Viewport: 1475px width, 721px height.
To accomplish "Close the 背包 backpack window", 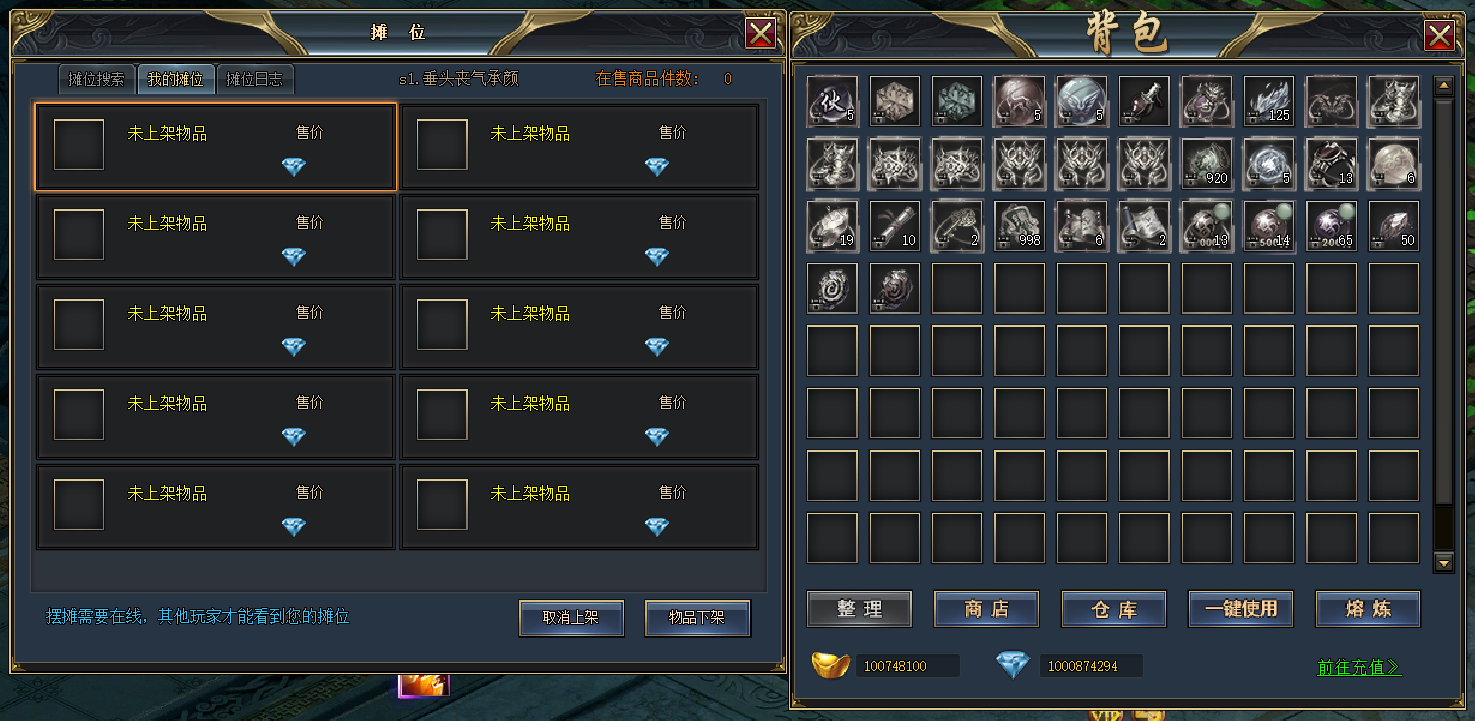I will pyautogui.click(x=1439, y=36).
